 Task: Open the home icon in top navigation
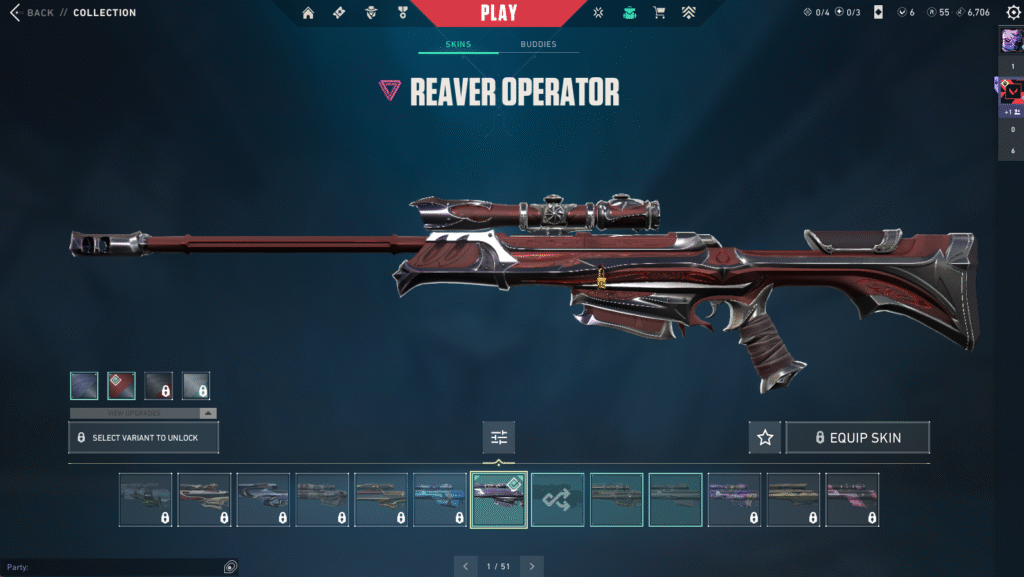coord(308,13)
